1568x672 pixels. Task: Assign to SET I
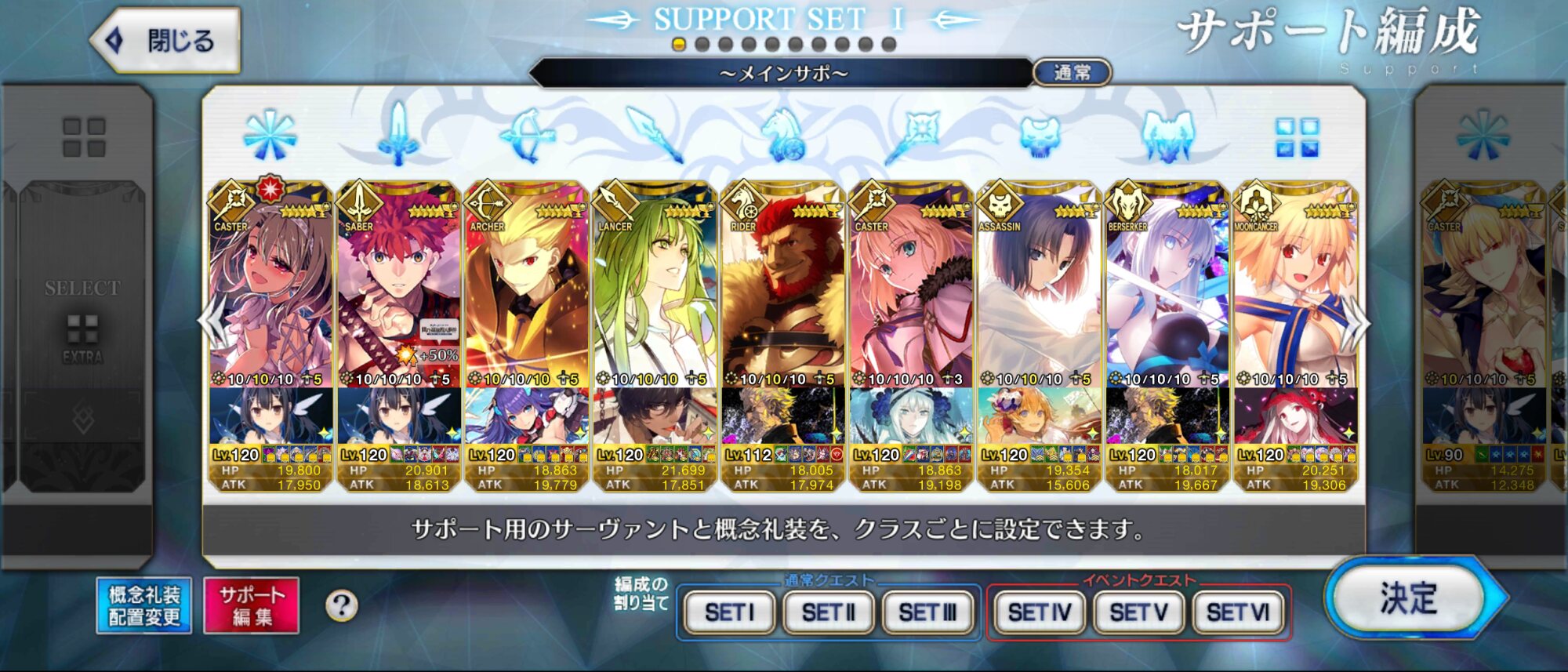[729, 612]
